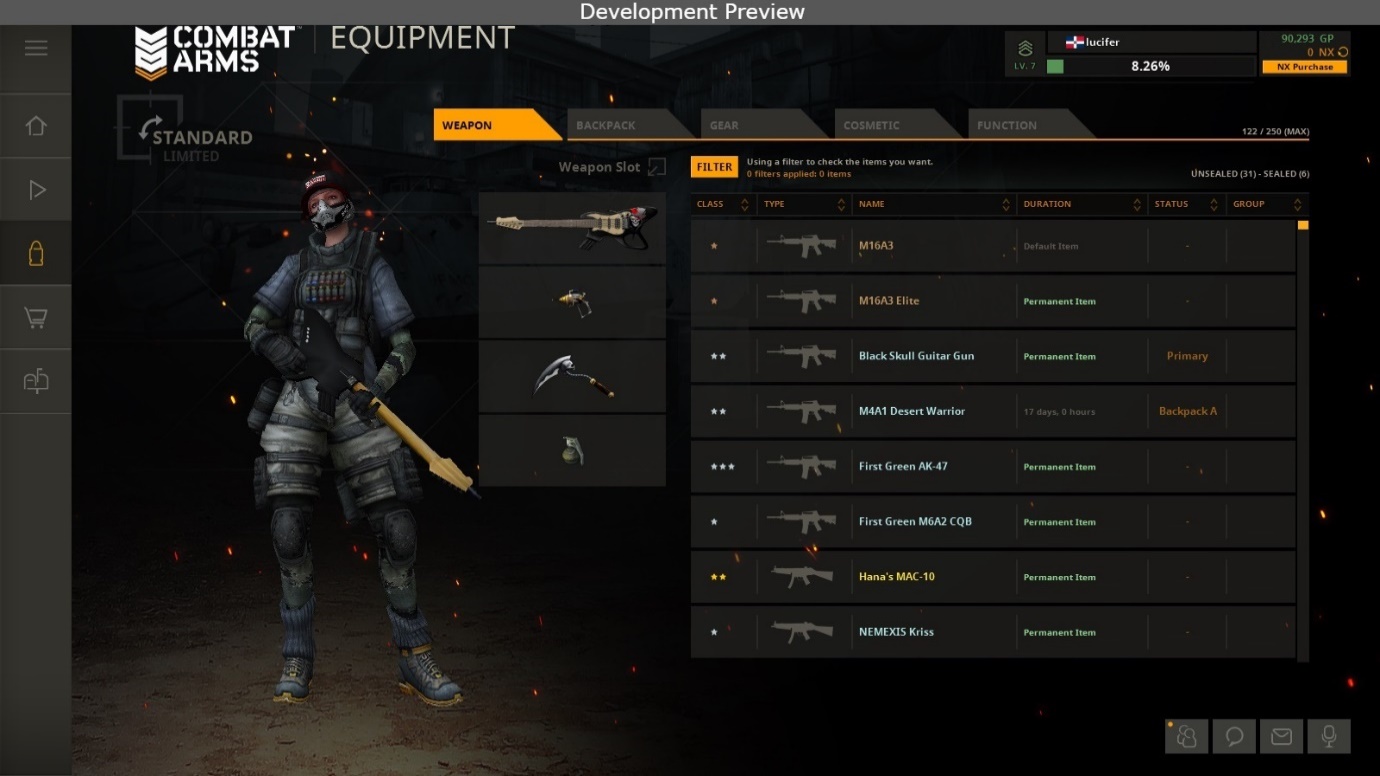Open the mail envelope icon
The height and width of the screenshot is (776, 1380).
tap(1281, 737)
